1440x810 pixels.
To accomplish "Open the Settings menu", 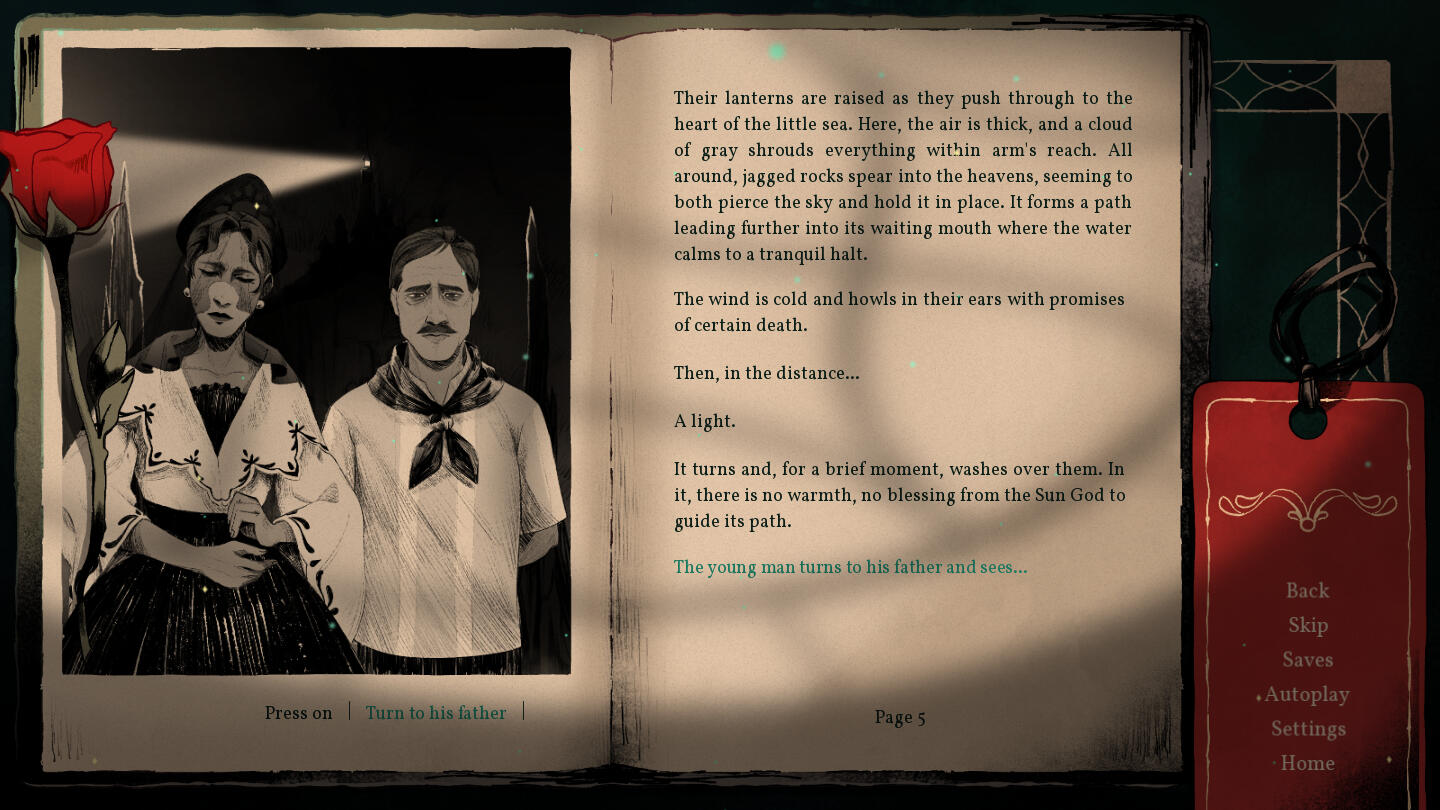I will pyautogui.click(x=1308, y=728).
